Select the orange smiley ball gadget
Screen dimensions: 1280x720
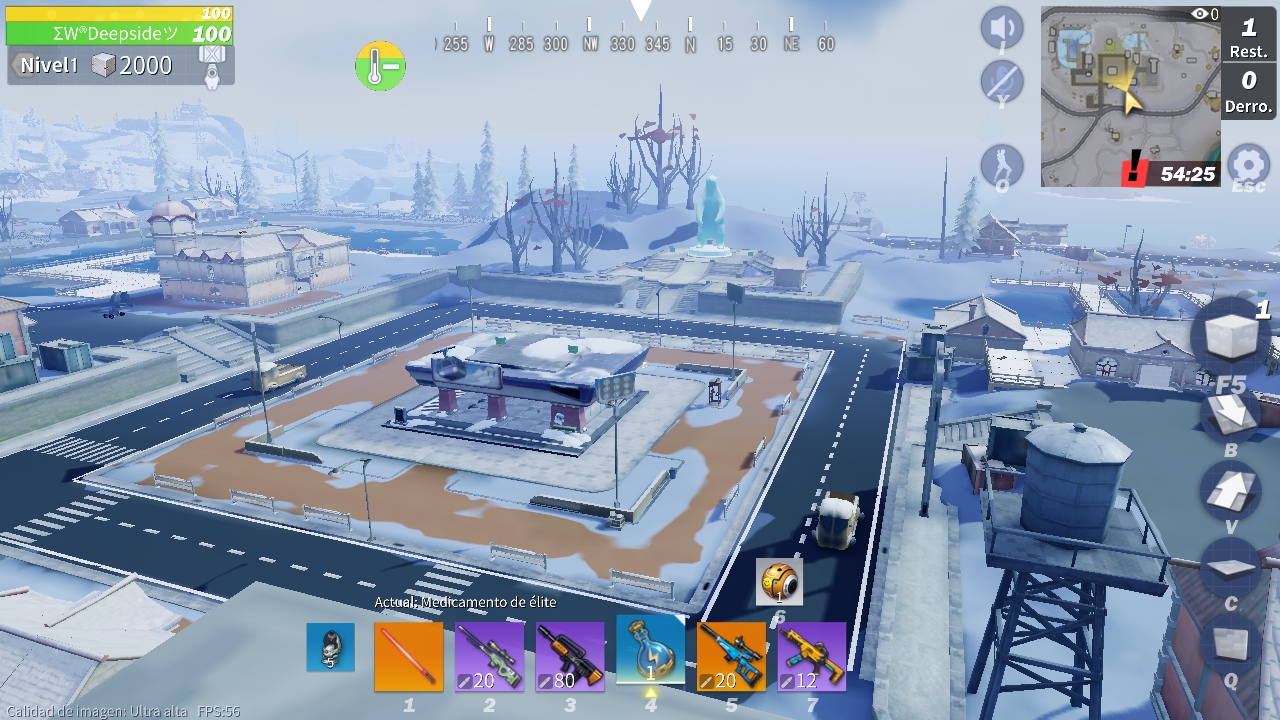tap(780, 581)
